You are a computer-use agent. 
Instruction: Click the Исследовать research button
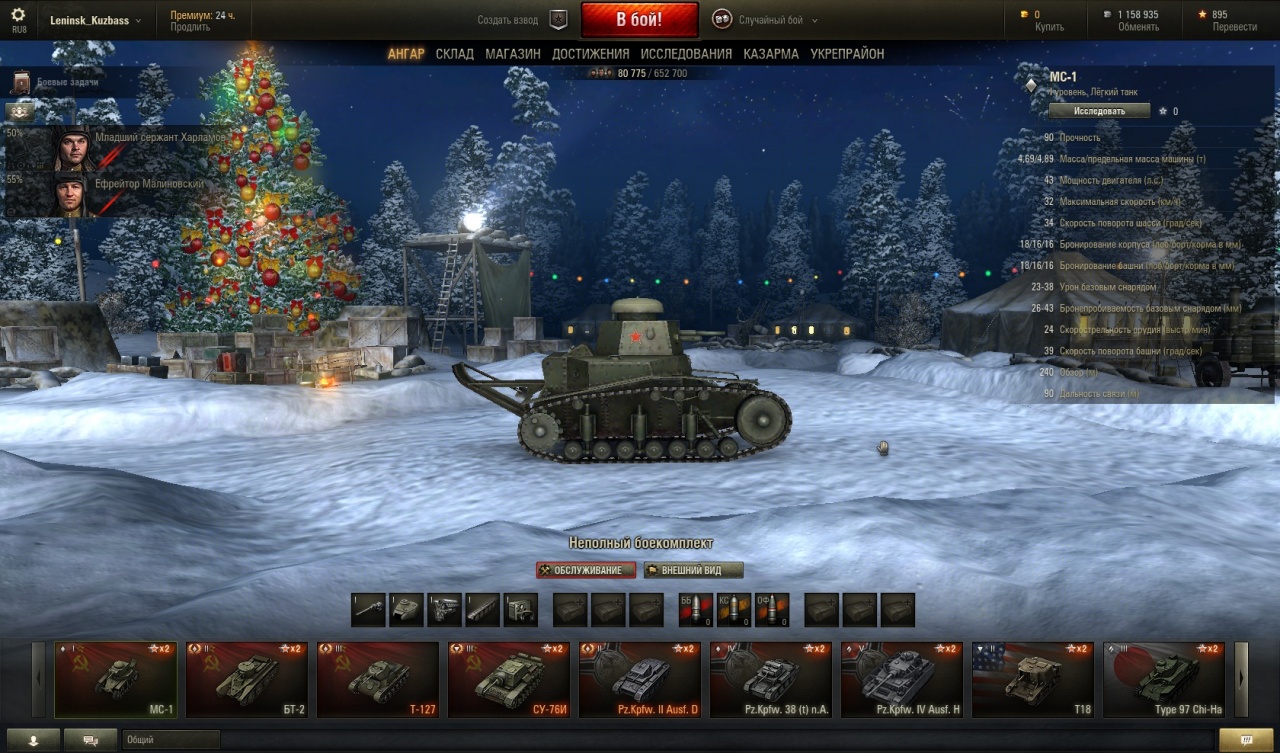pyautogui.click(x=1099, y=111)
